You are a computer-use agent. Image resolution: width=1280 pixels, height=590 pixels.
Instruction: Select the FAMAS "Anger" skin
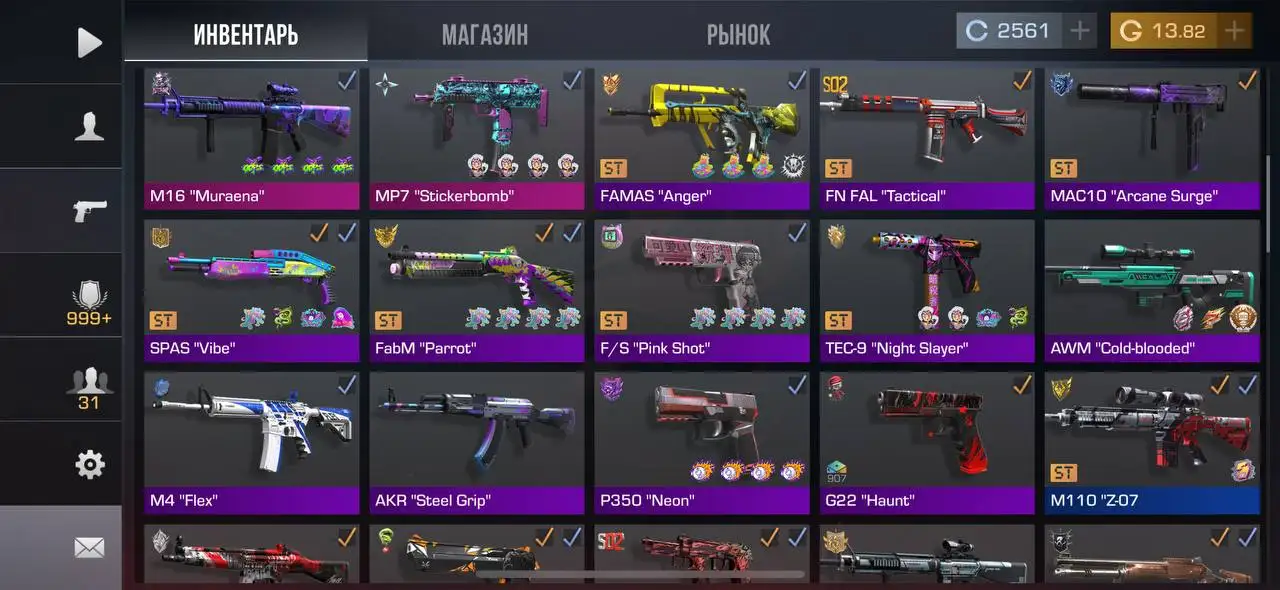[702, 138]
